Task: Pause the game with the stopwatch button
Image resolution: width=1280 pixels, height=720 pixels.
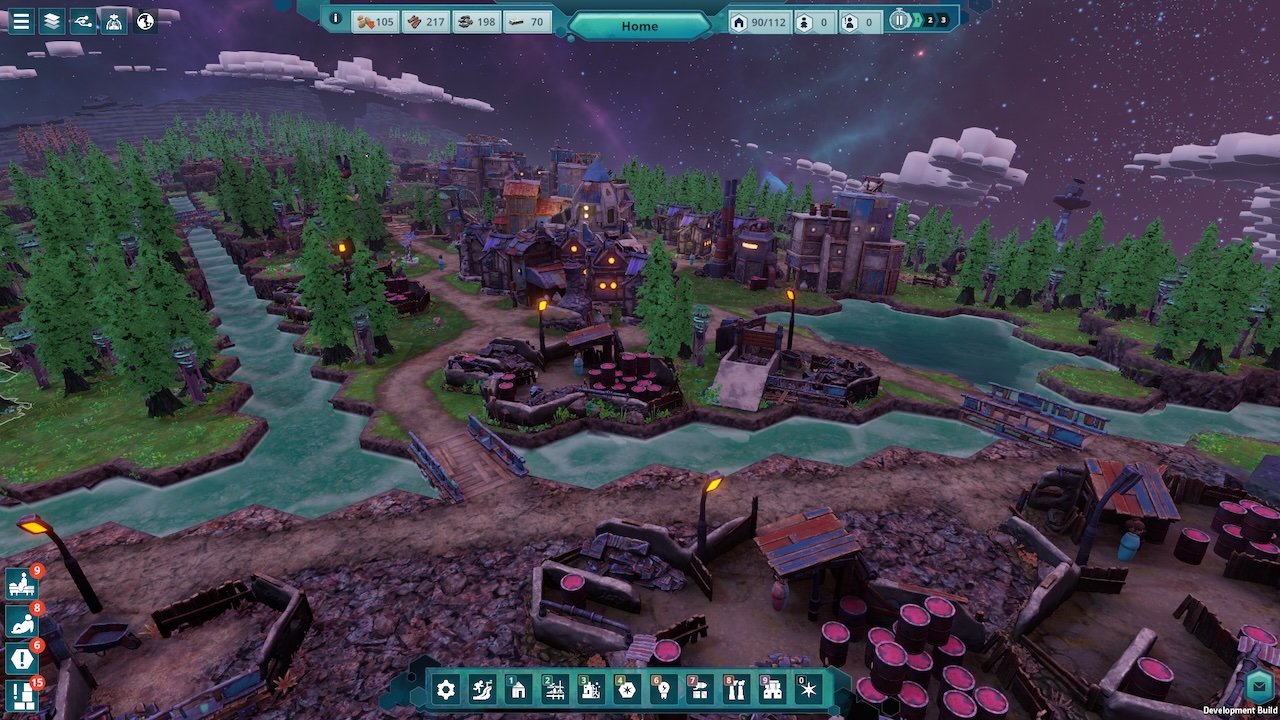Action: point(900,20)
